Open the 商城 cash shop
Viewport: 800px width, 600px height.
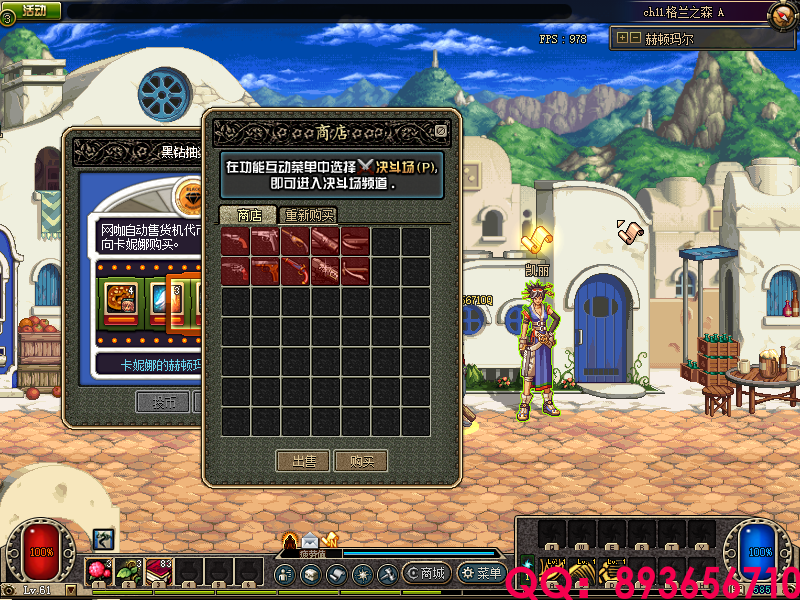point(425,574)
